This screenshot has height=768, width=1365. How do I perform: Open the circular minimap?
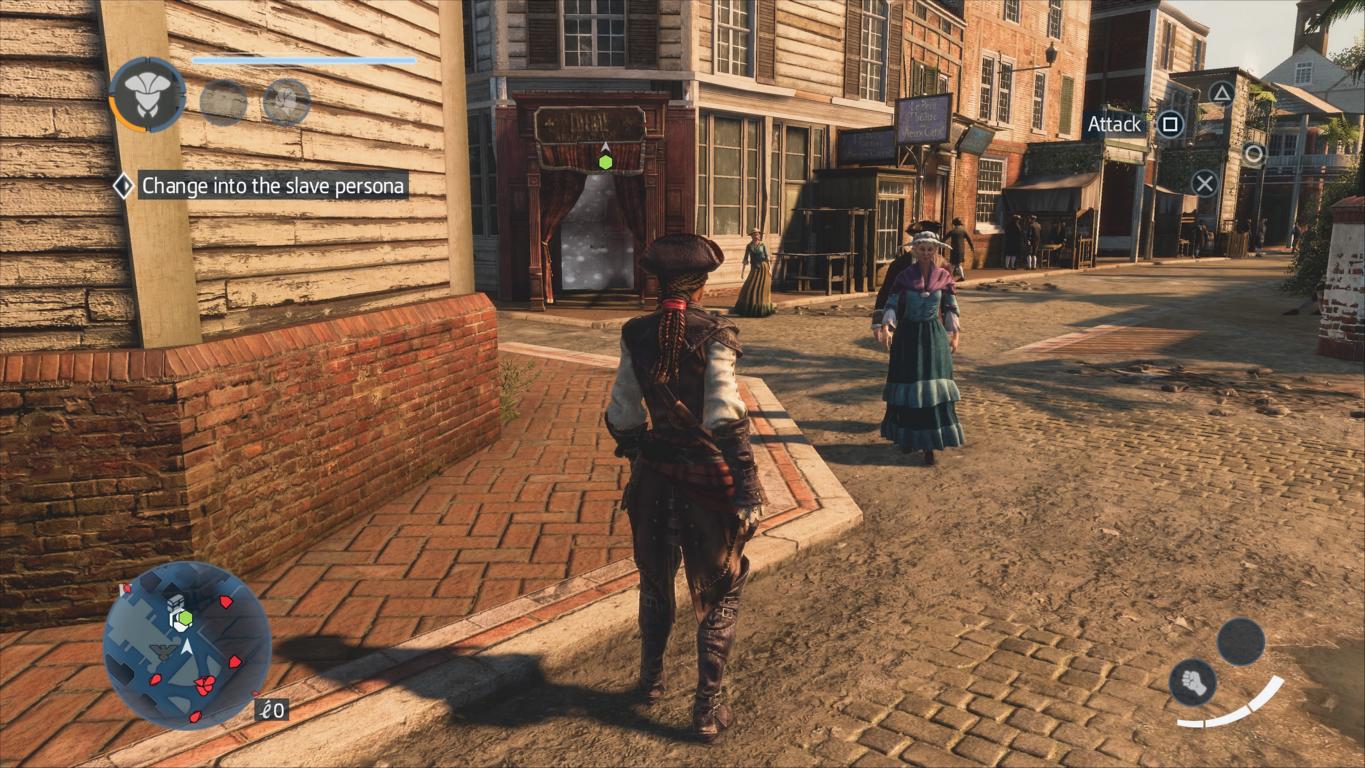click(187, 645)
